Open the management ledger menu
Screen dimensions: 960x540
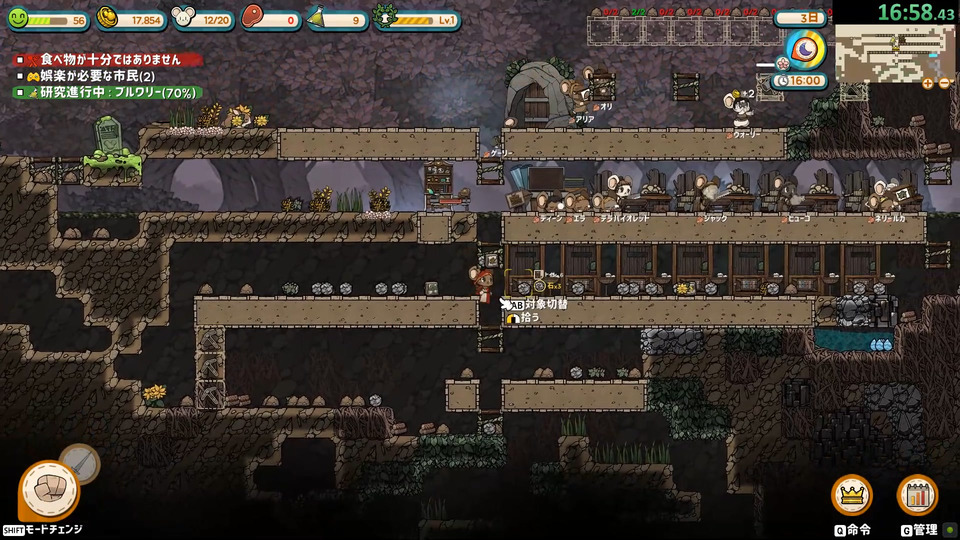pyautogui.click(x=917, y=495)
